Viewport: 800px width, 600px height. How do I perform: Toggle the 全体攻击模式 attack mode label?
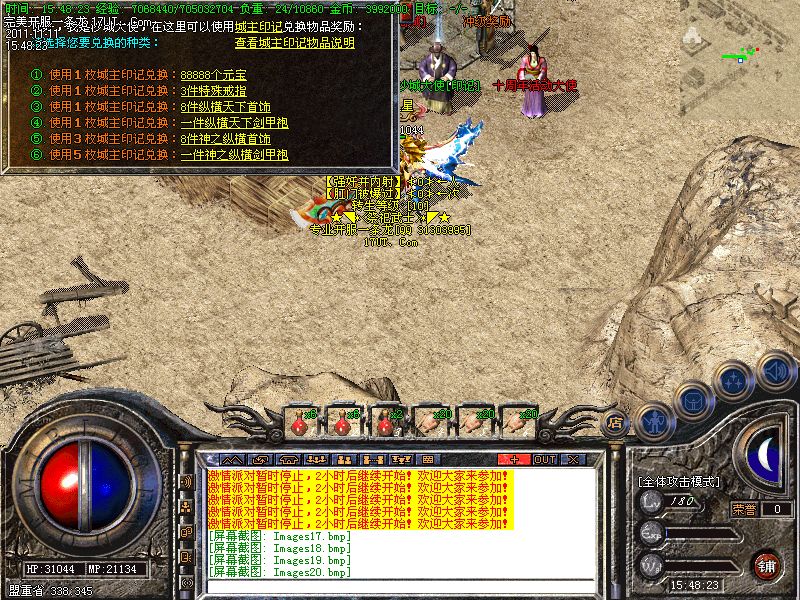point(678,481)
